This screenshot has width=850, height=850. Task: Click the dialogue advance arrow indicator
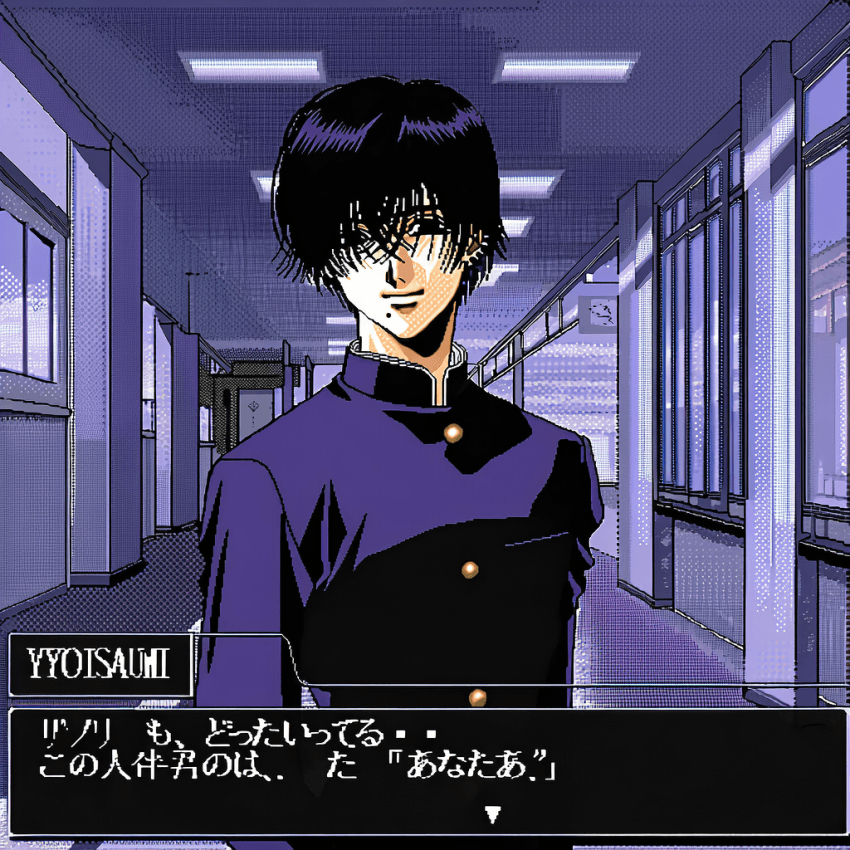click(491, 815)
